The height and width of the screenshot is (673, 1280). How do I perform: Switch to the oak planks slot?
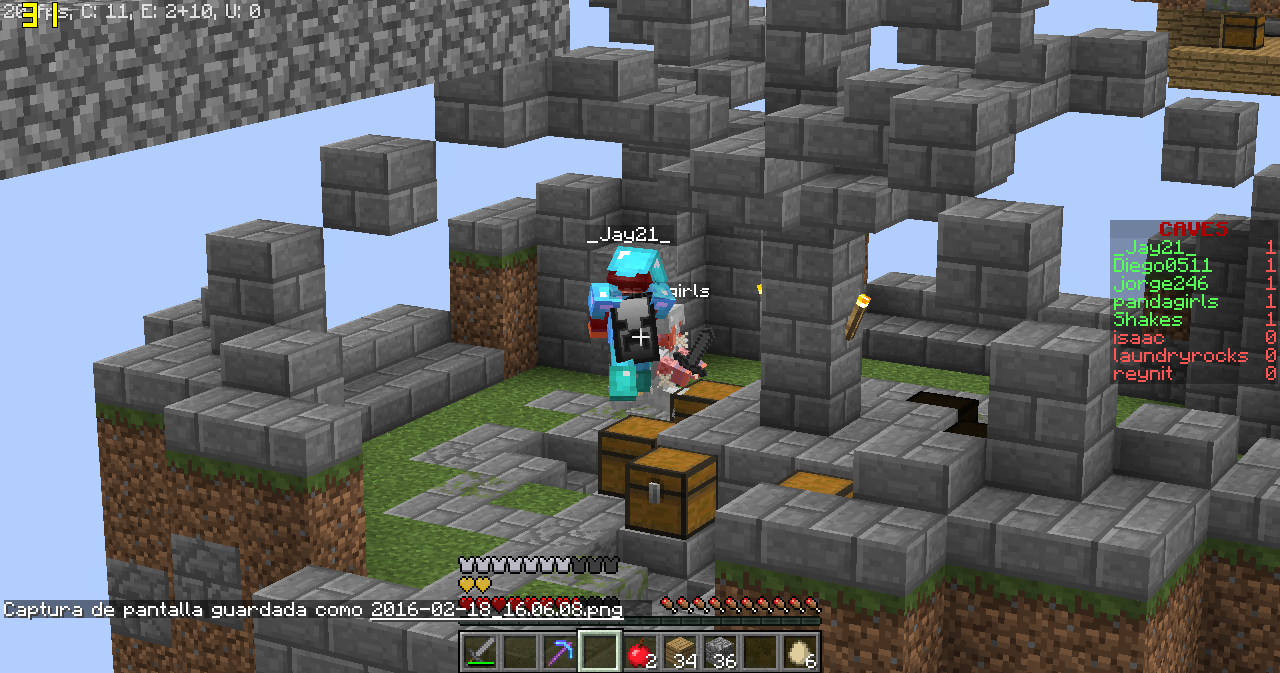680,652
